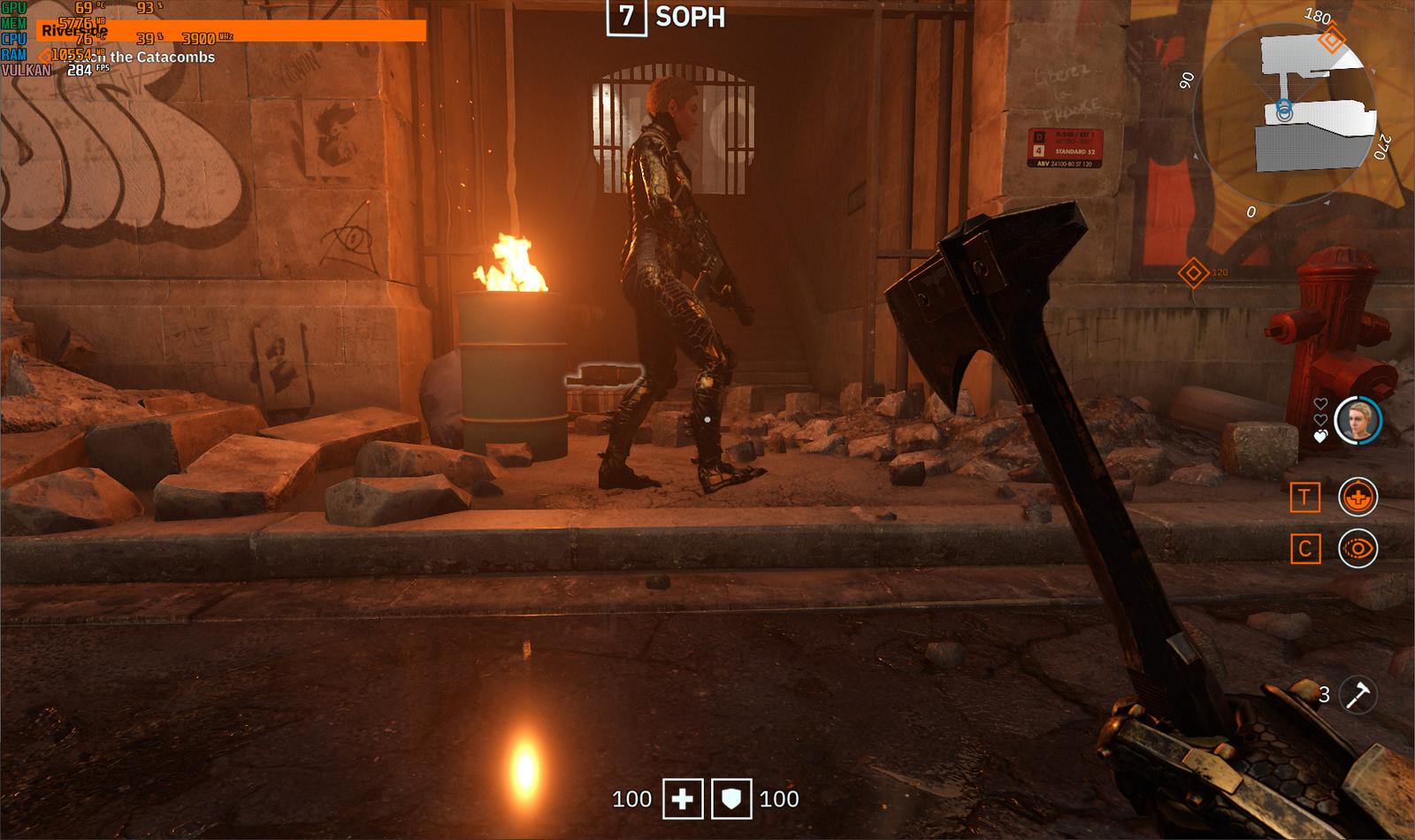The image size is (1415, 840).
Task: Click the orange objective diamond above Riverside banner
Action: (42, 55)
